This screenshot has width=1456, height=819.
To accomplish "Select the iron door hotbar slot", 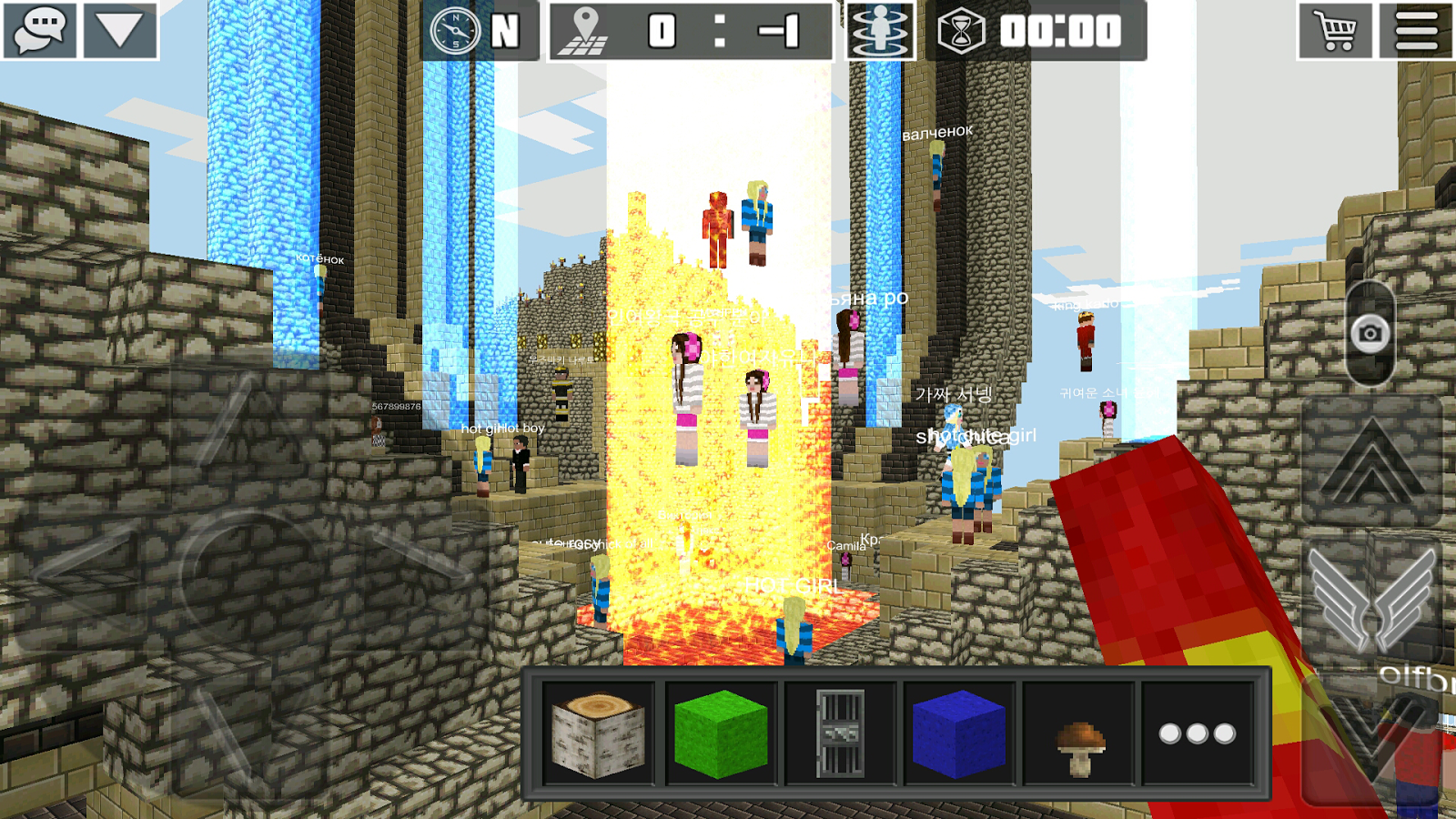I will tap(840, 733).
